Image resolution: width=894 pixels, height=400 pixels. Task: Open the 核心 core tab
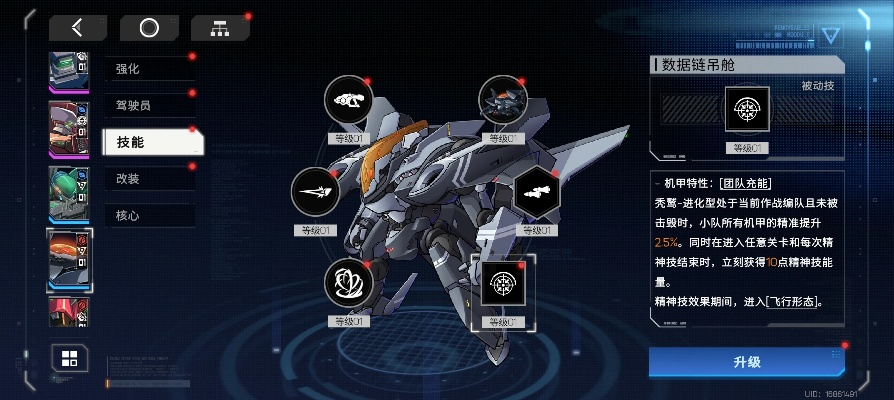pyautogui.click(x=148, y=215)
